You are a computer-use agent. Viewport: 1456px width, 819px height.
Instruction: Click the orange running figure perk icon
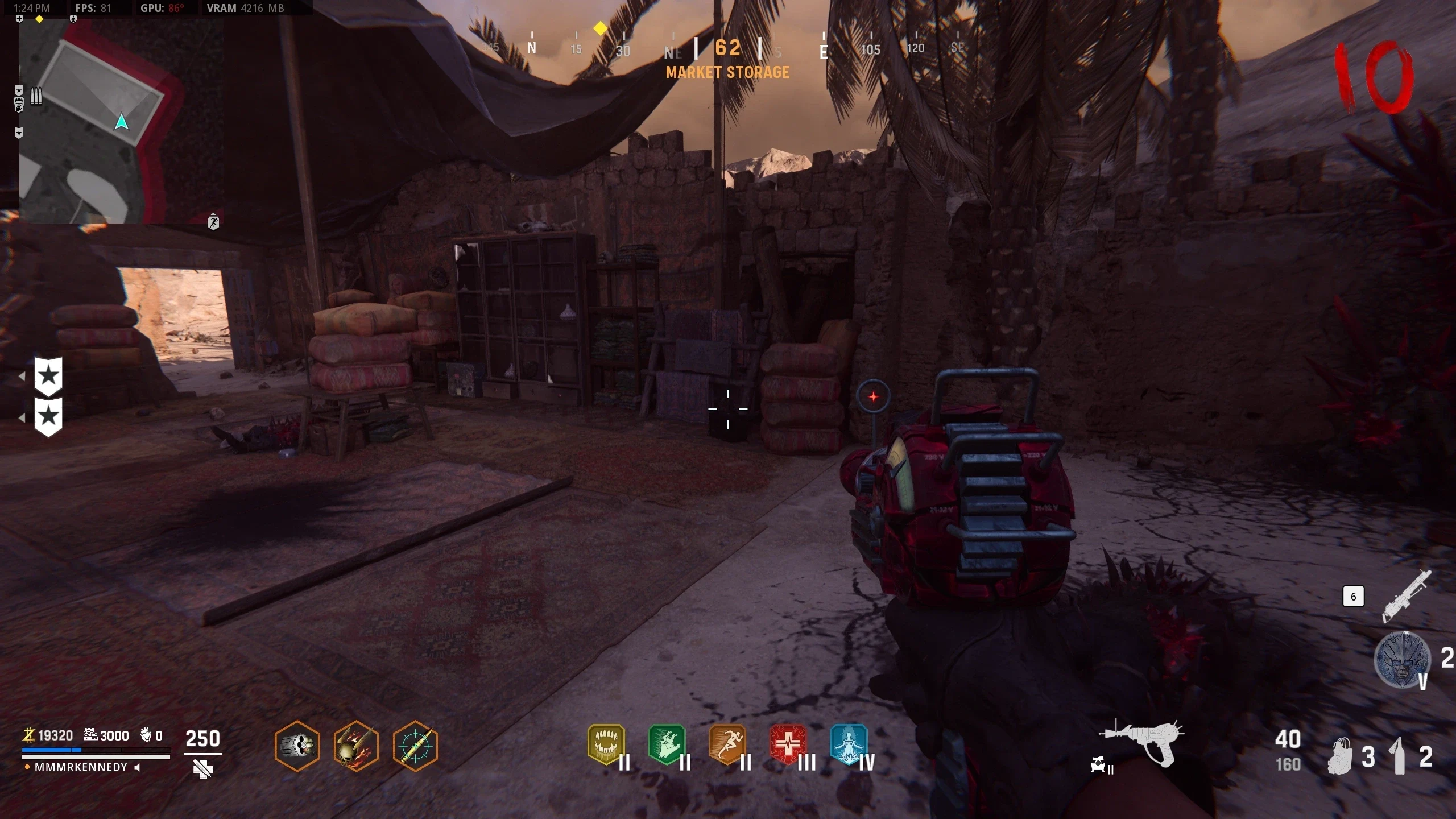click(727, 743)
